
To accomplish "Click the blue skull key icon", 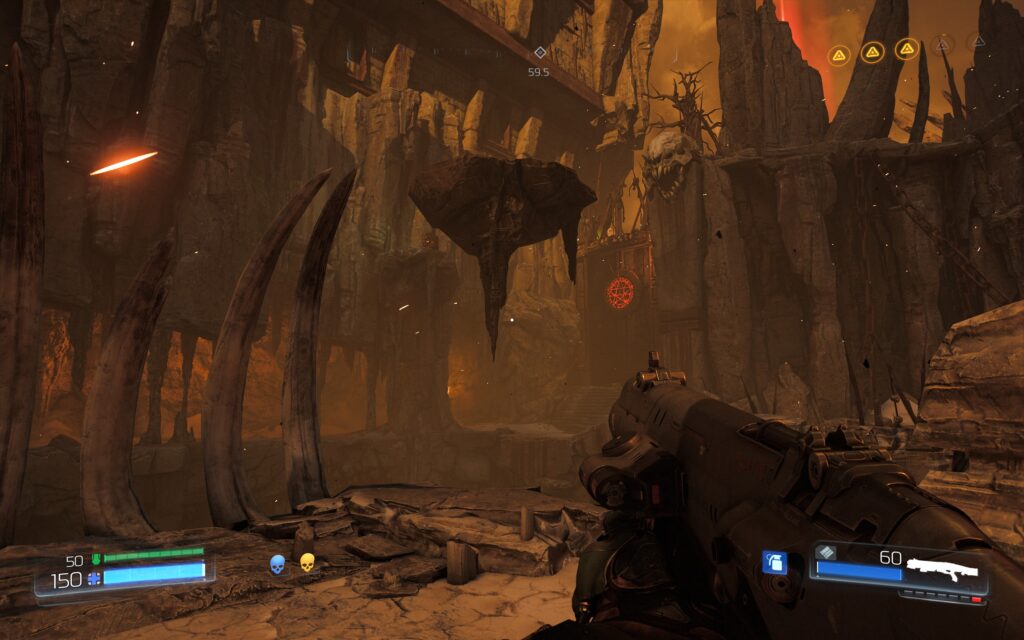I will [x=277, y=564].
